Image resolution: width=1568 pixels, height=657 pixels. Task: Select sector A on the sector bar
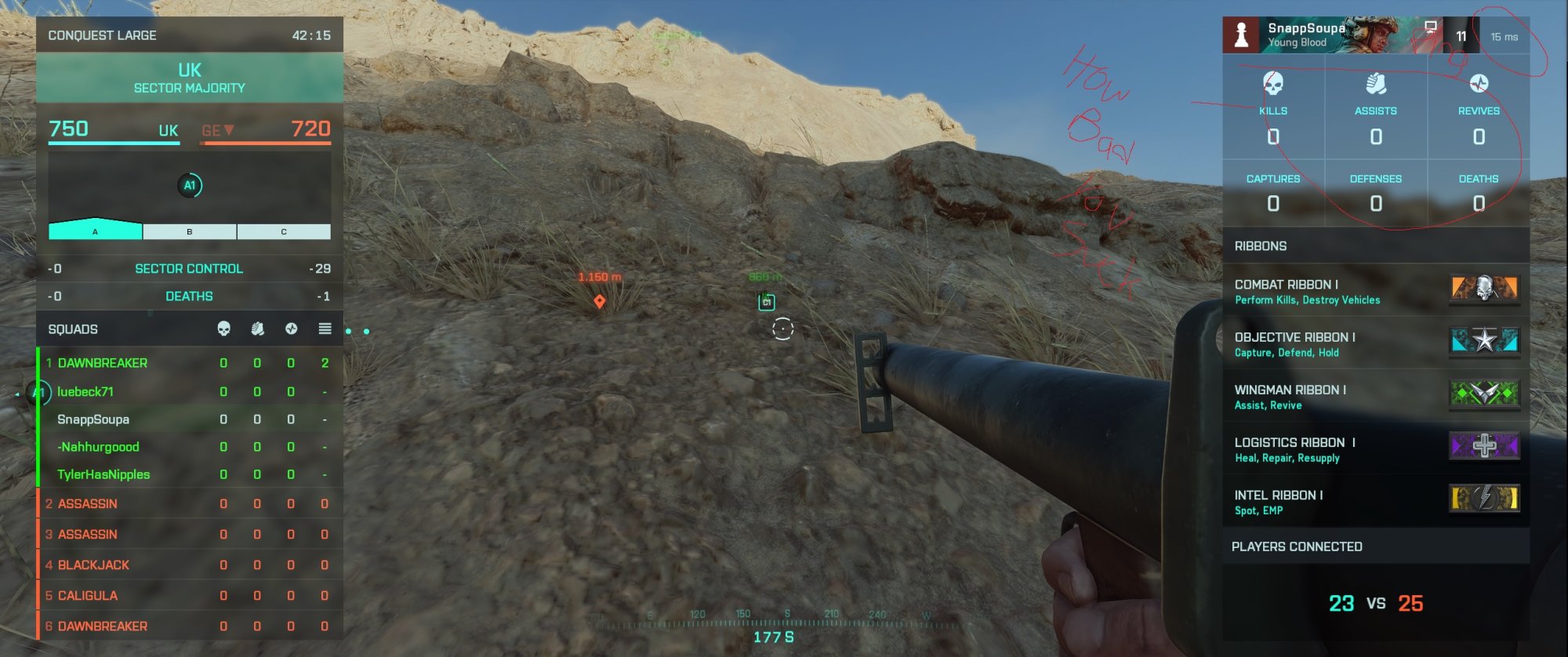(96, 231)
